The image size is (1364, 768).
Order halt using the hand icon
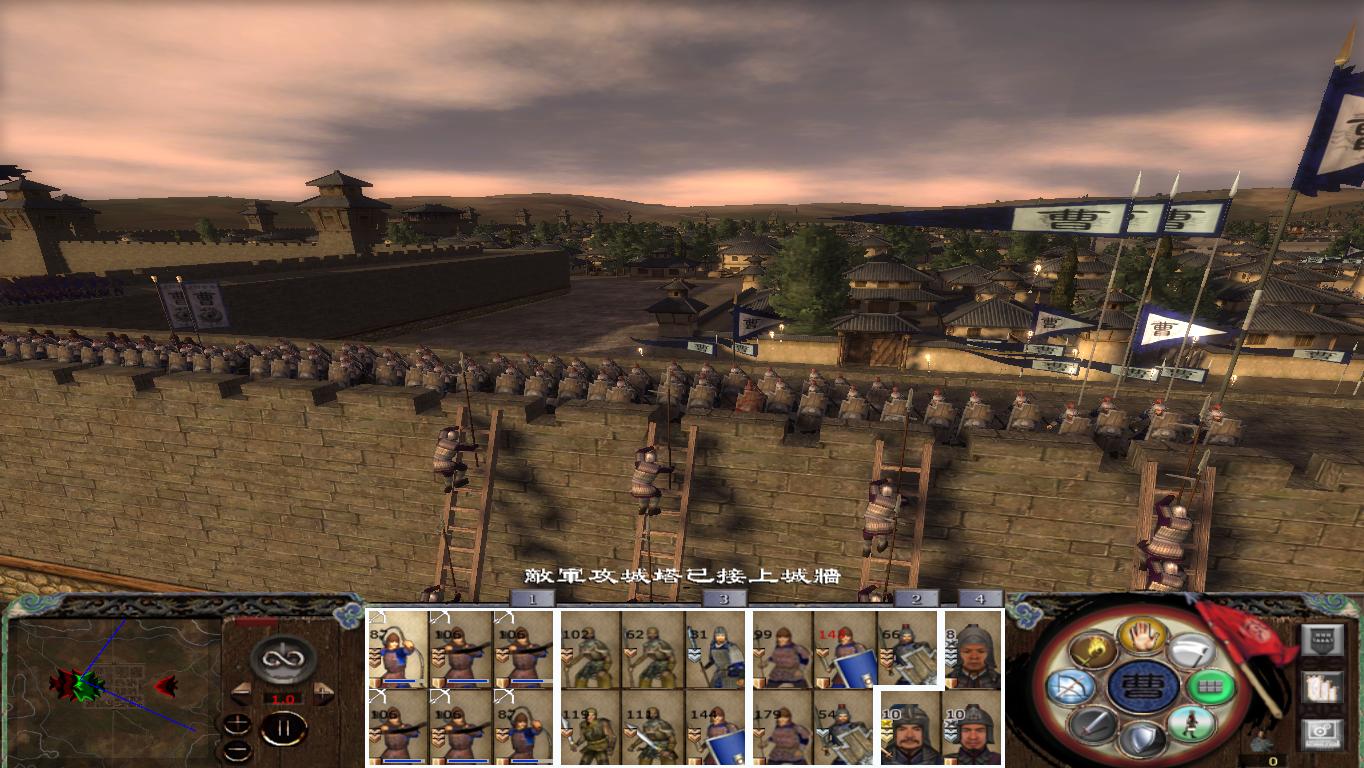pyautogui.click(x=1143, y=635)
